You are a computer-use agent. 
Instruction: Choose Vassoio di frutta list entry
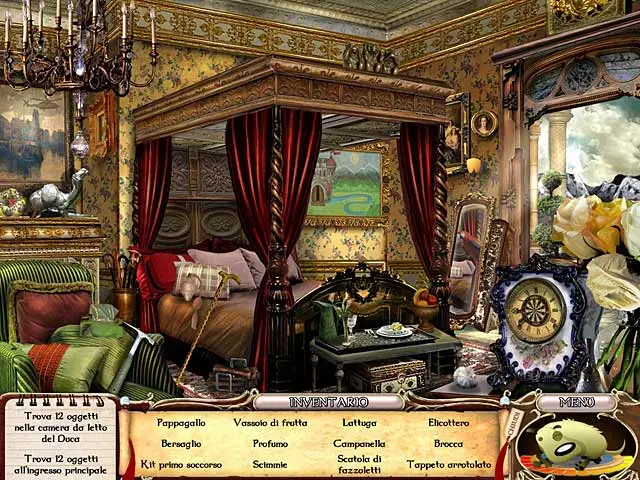[x=269, y=422]
